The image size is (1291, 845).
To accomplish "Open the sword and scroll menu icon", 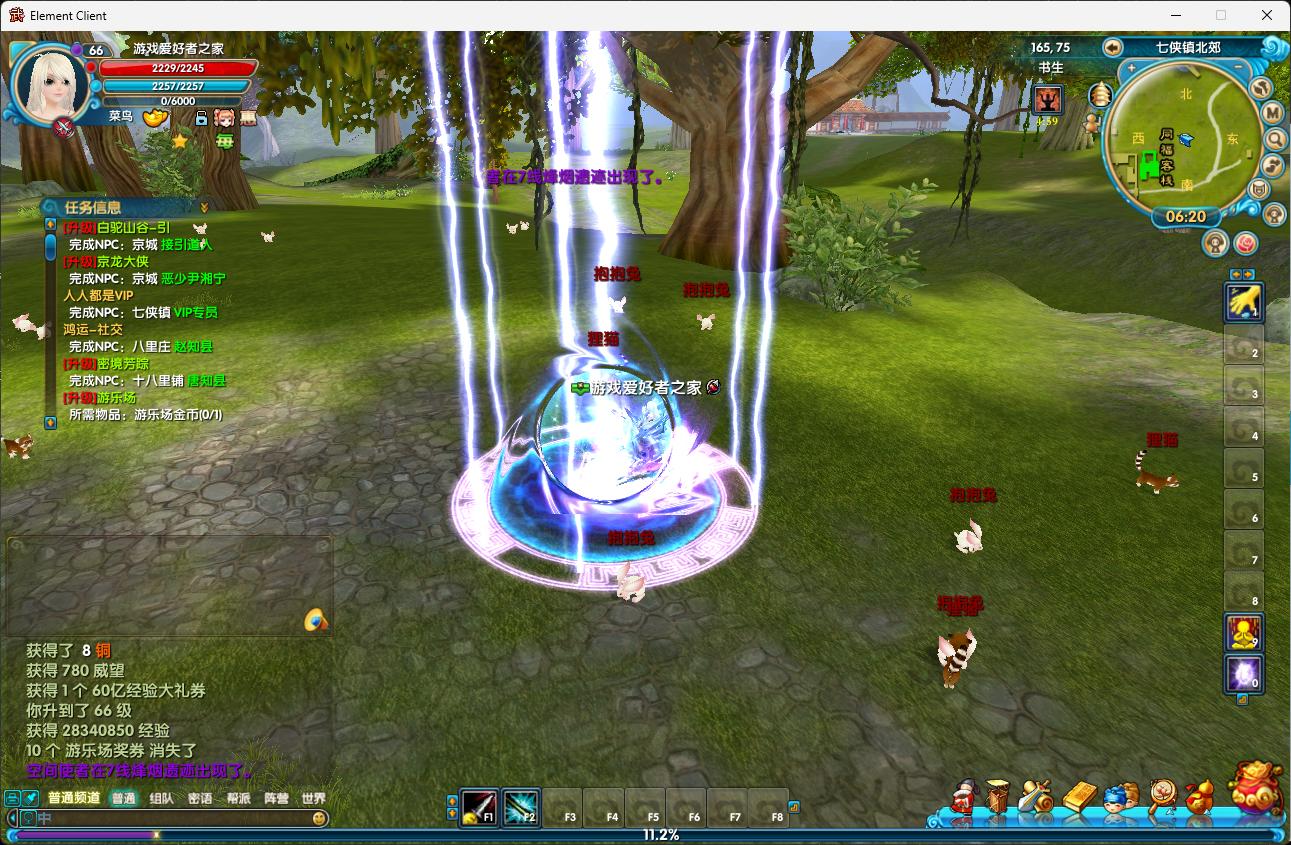I will 1036,798.
